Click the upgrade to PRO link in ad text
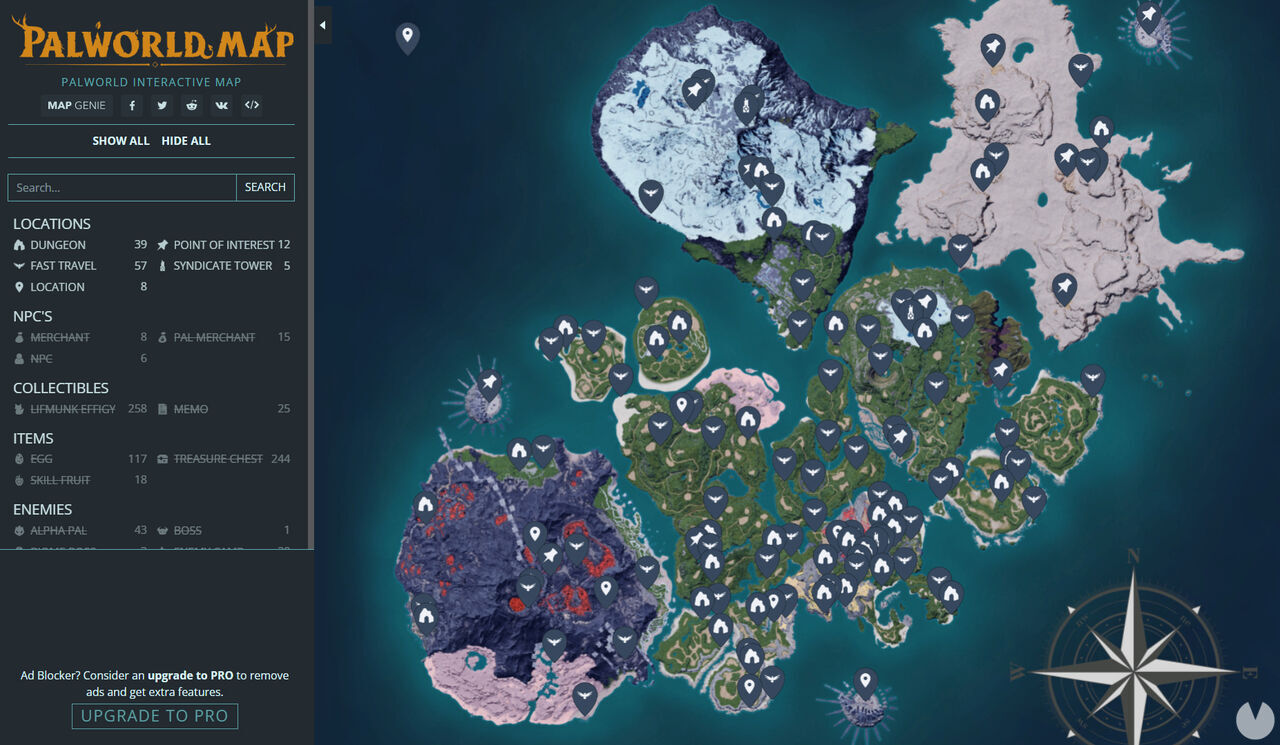Image resolution: width=1280 pixels, height=745 pixels. pos(193,675)
